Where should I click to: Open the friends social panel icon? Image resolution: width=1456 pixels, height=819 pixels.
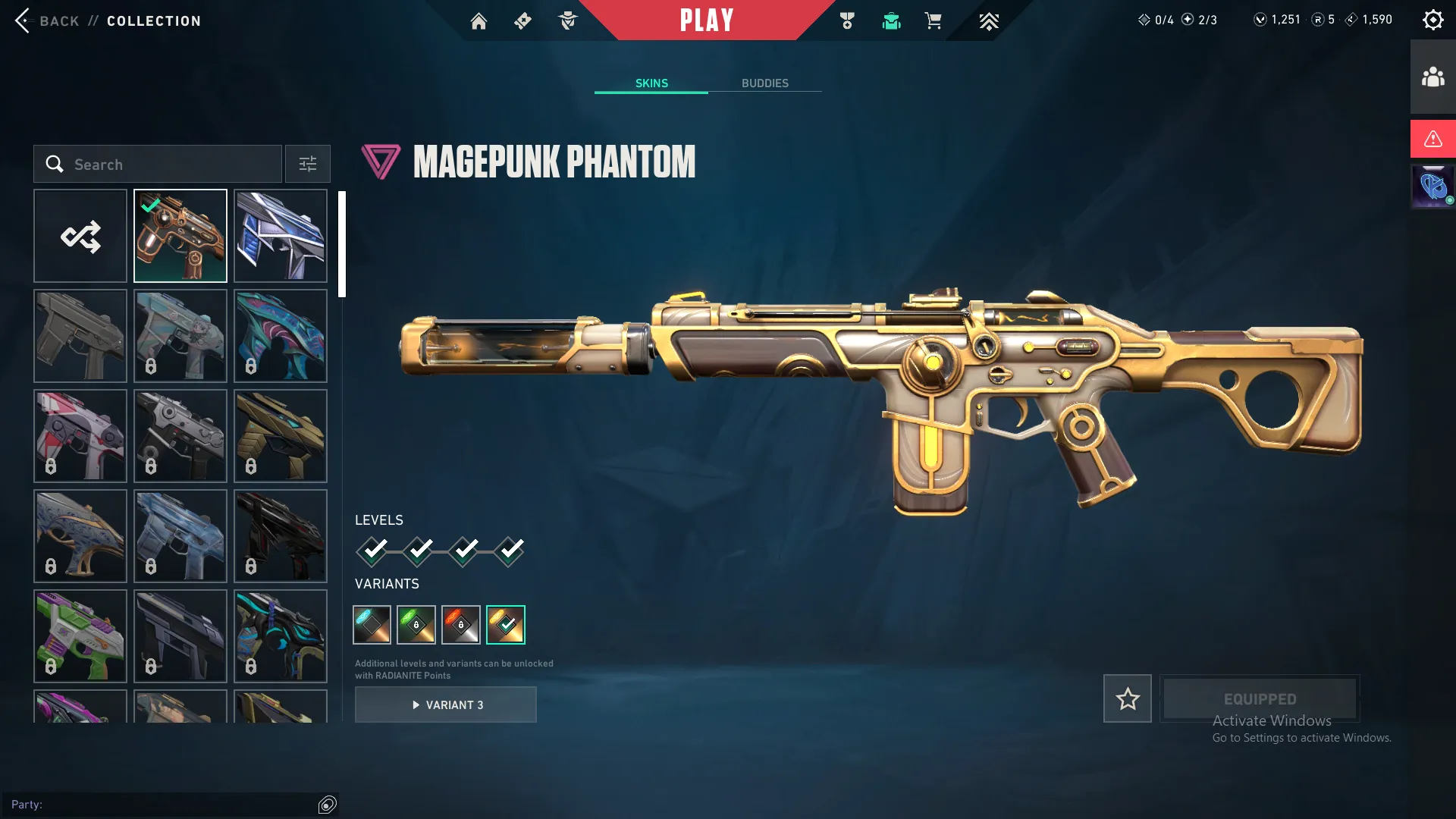1432,74
